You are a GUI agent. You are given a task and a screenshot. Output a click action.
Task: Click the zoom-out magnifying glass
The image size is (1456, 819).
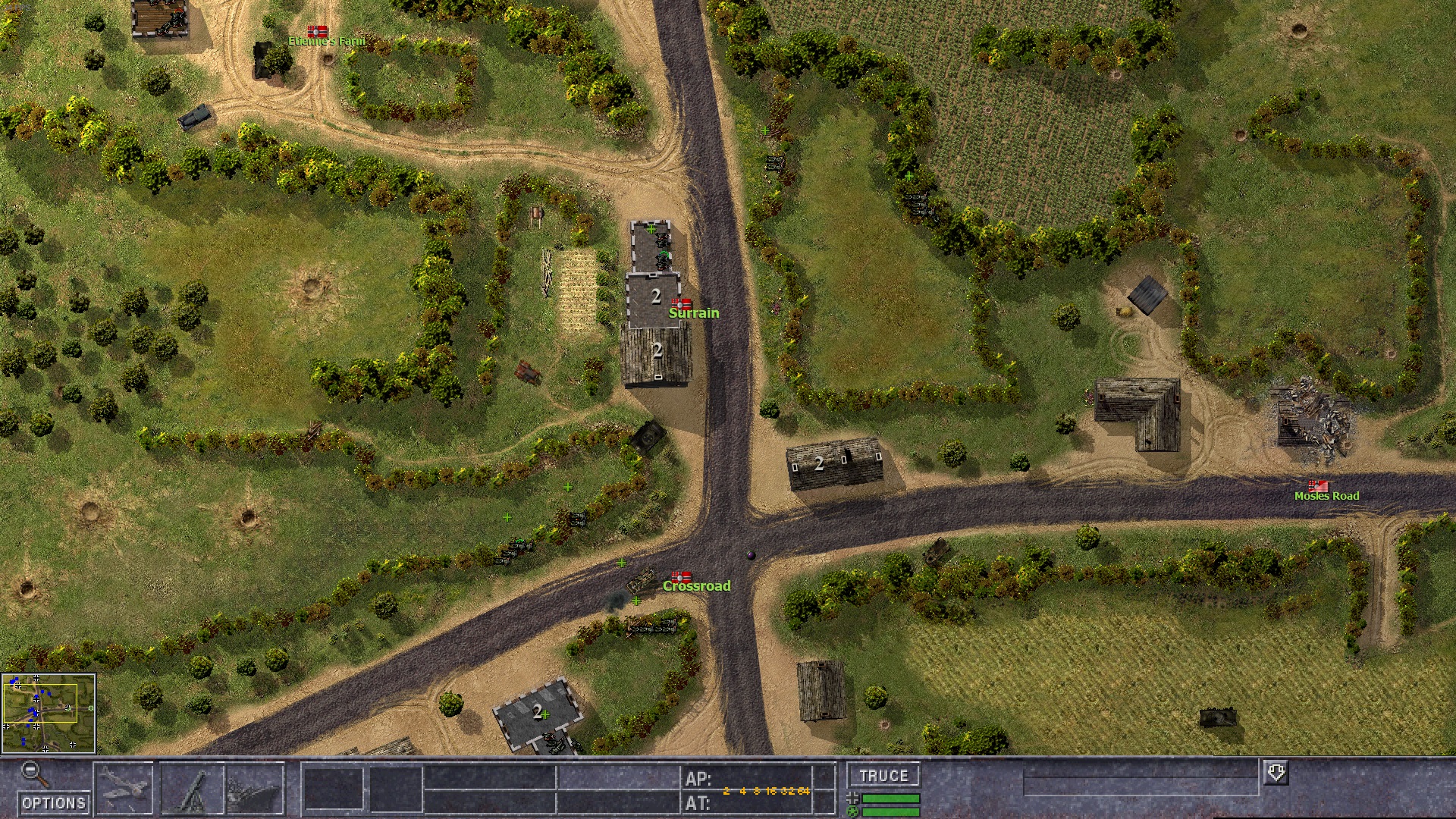coord(33,774)
